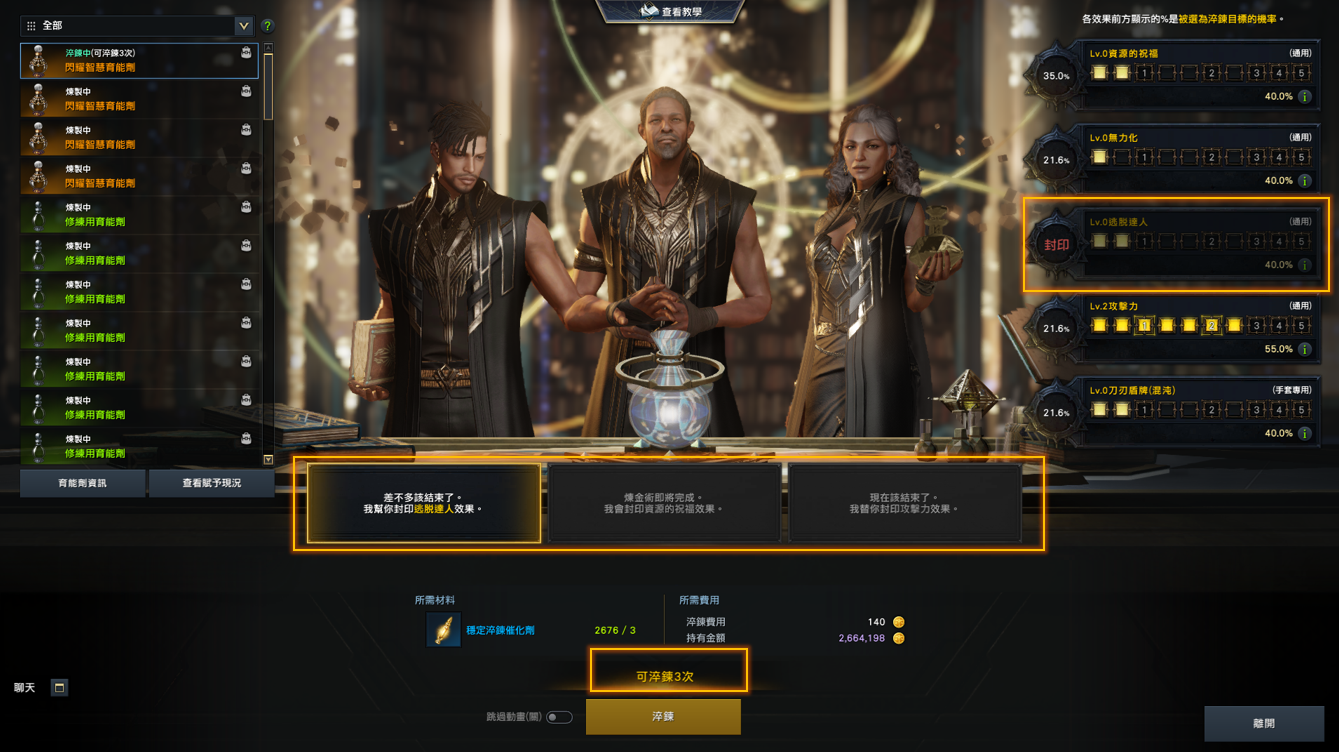
Task: Open the 查看教學 tutorial
Action: point(670,12)
